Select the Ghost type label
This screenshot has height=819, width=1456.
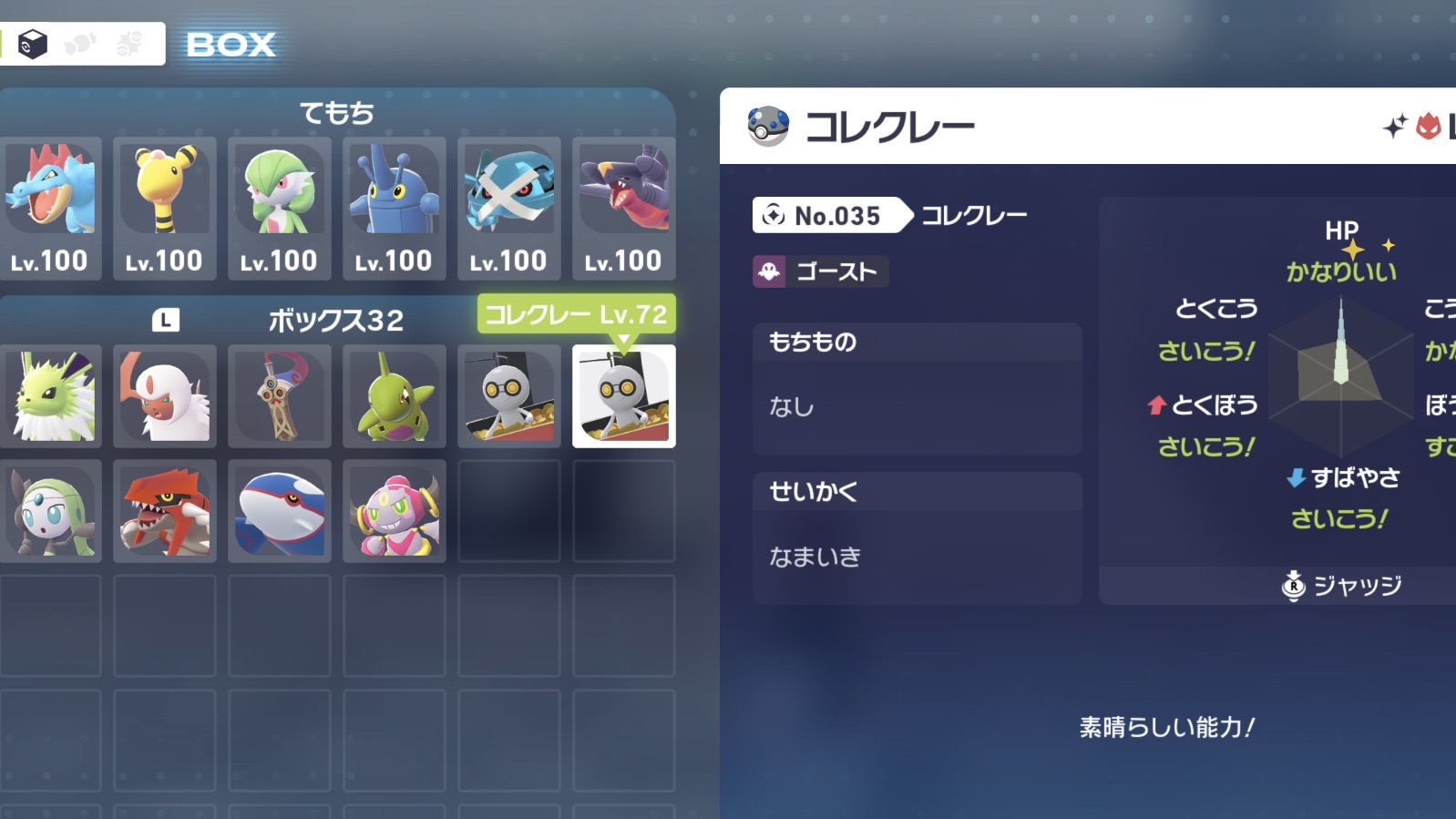pyautogui.click(x=820, y=271)
